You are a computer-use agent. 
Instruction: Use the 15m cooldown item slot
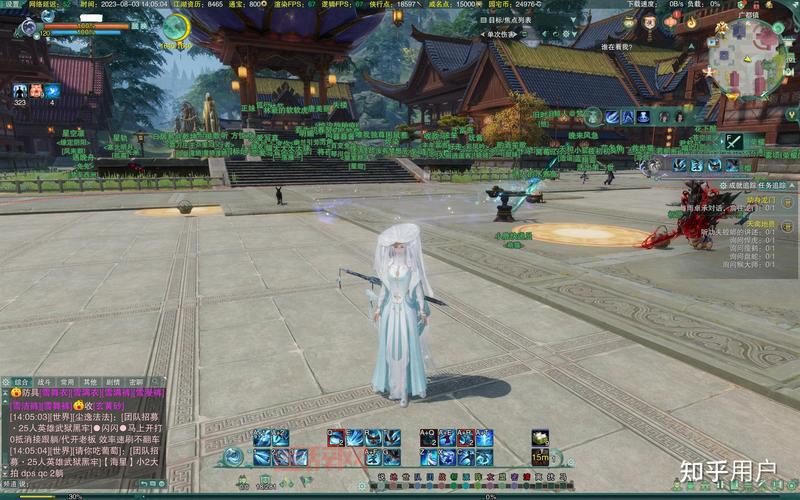coord(540,457)
